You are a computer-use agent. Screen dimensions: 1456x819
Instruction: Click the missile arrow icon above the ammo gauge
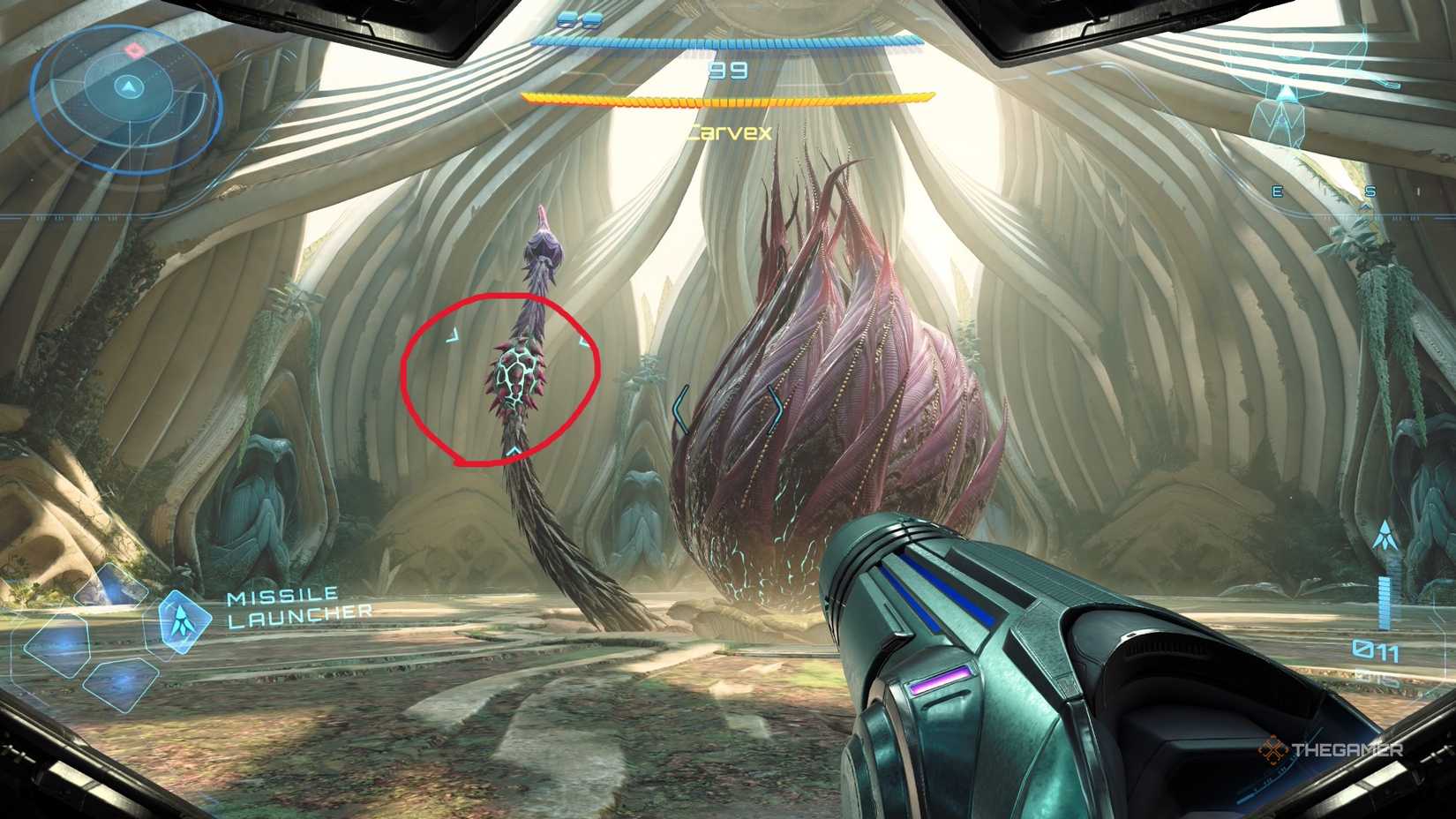1385,534
